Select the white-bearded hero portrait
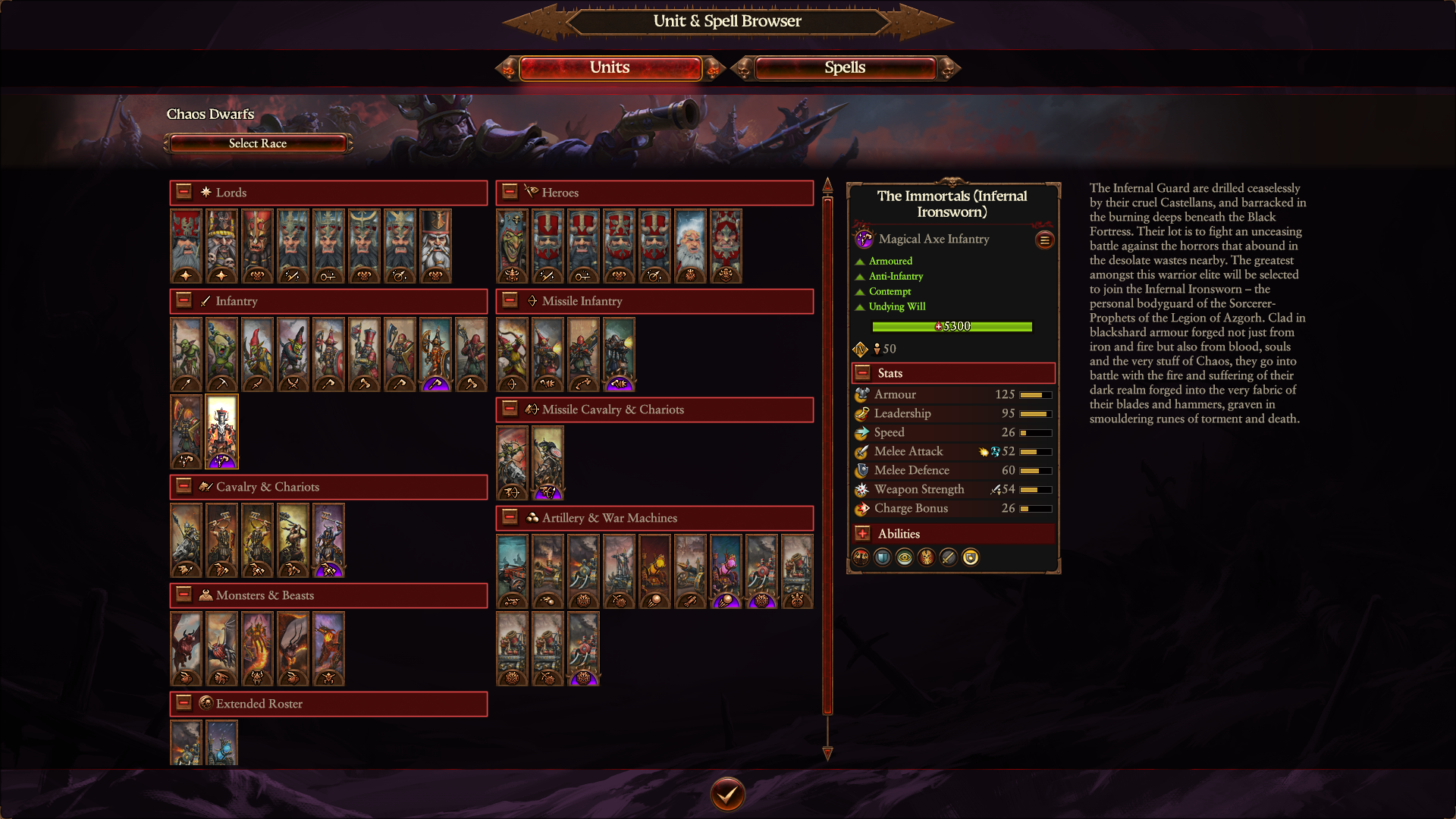 [690, 246]
